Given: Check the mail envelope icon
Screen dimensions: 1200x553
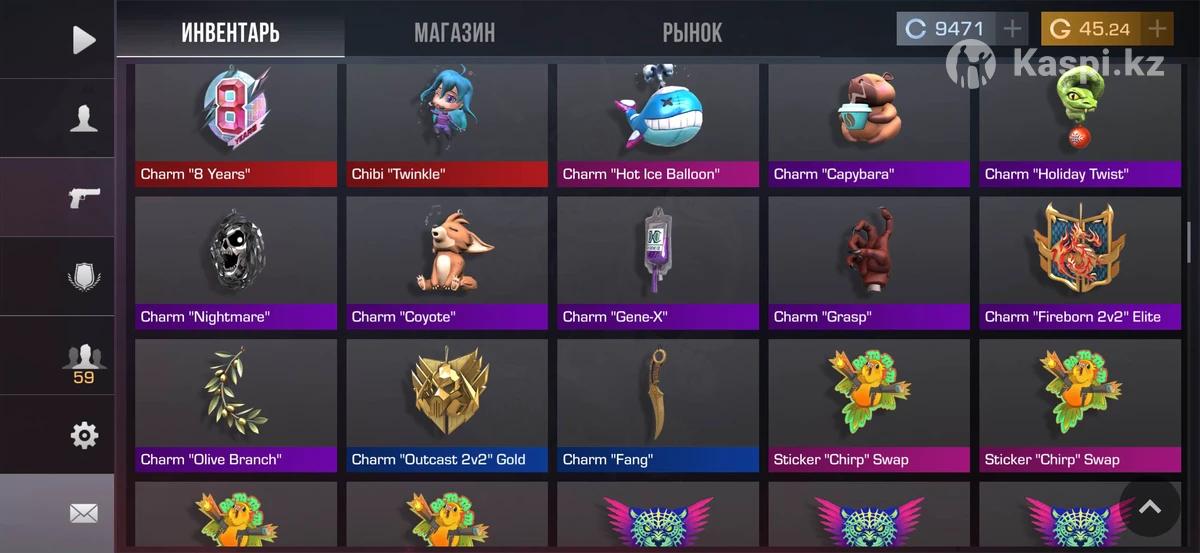Looking at the screenshot, I should click(84, 514).
